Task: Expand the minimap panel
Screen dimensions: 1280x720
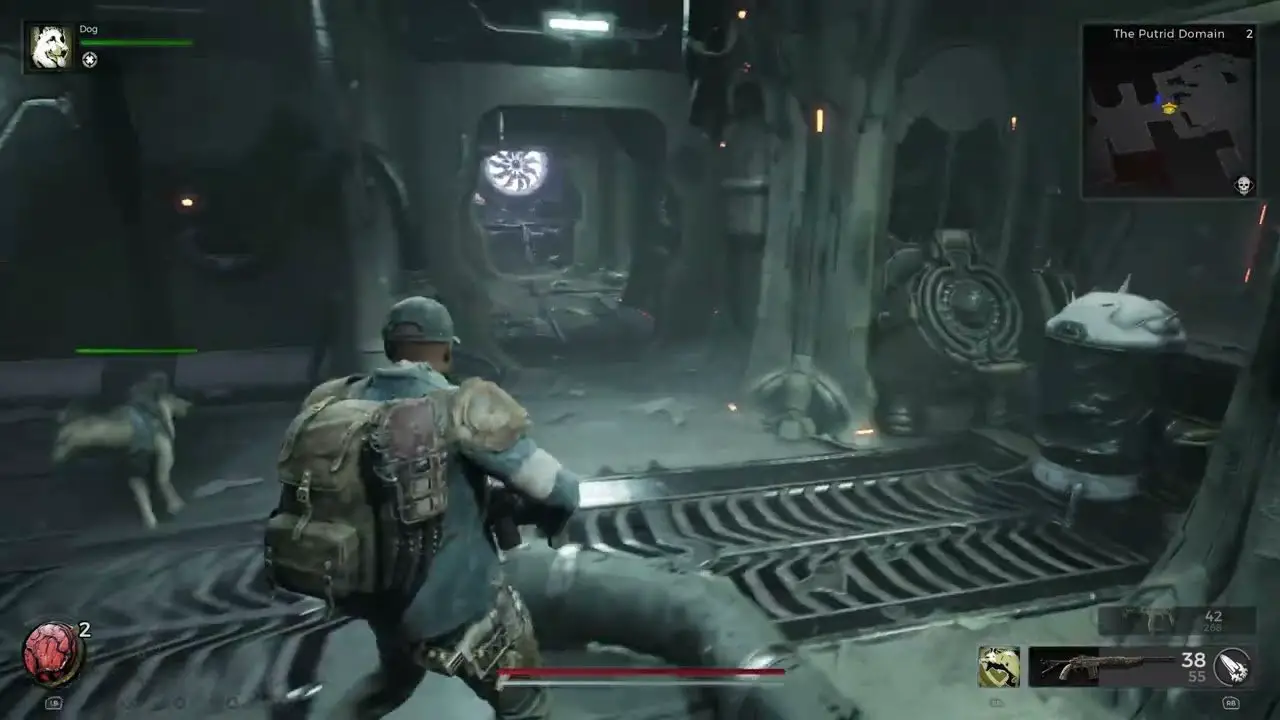Action: tap(1170, 110)
